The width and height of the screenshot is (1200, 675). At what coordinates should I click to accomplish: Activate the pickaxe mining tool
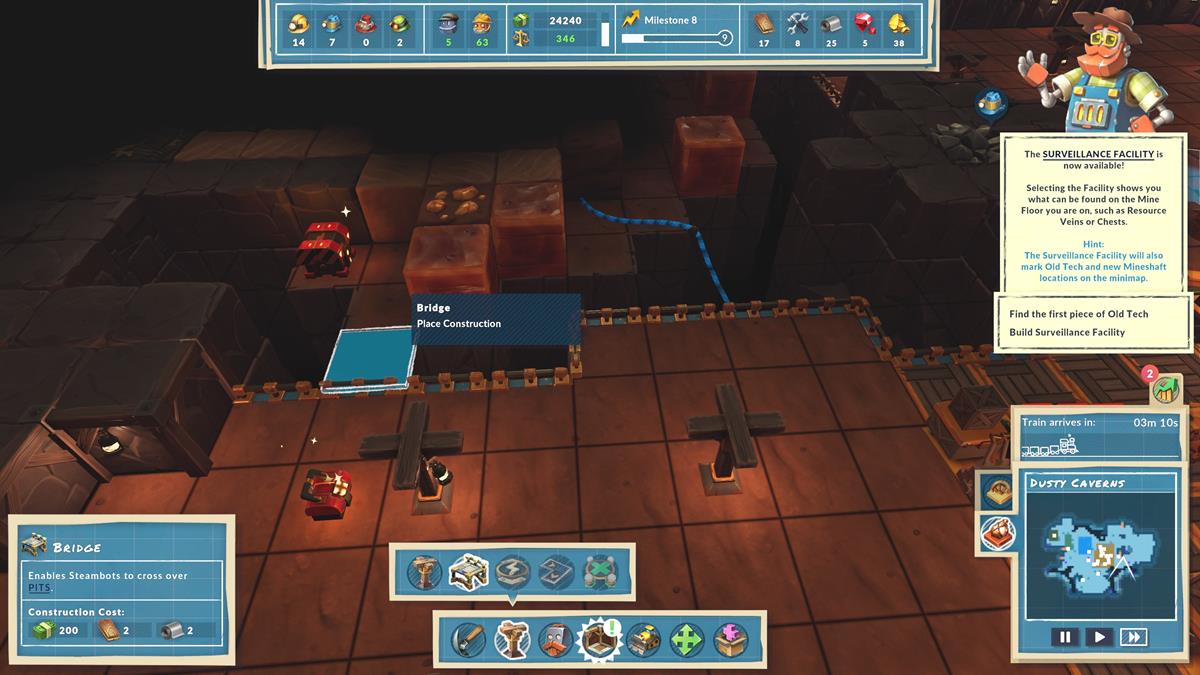point(466,639)
